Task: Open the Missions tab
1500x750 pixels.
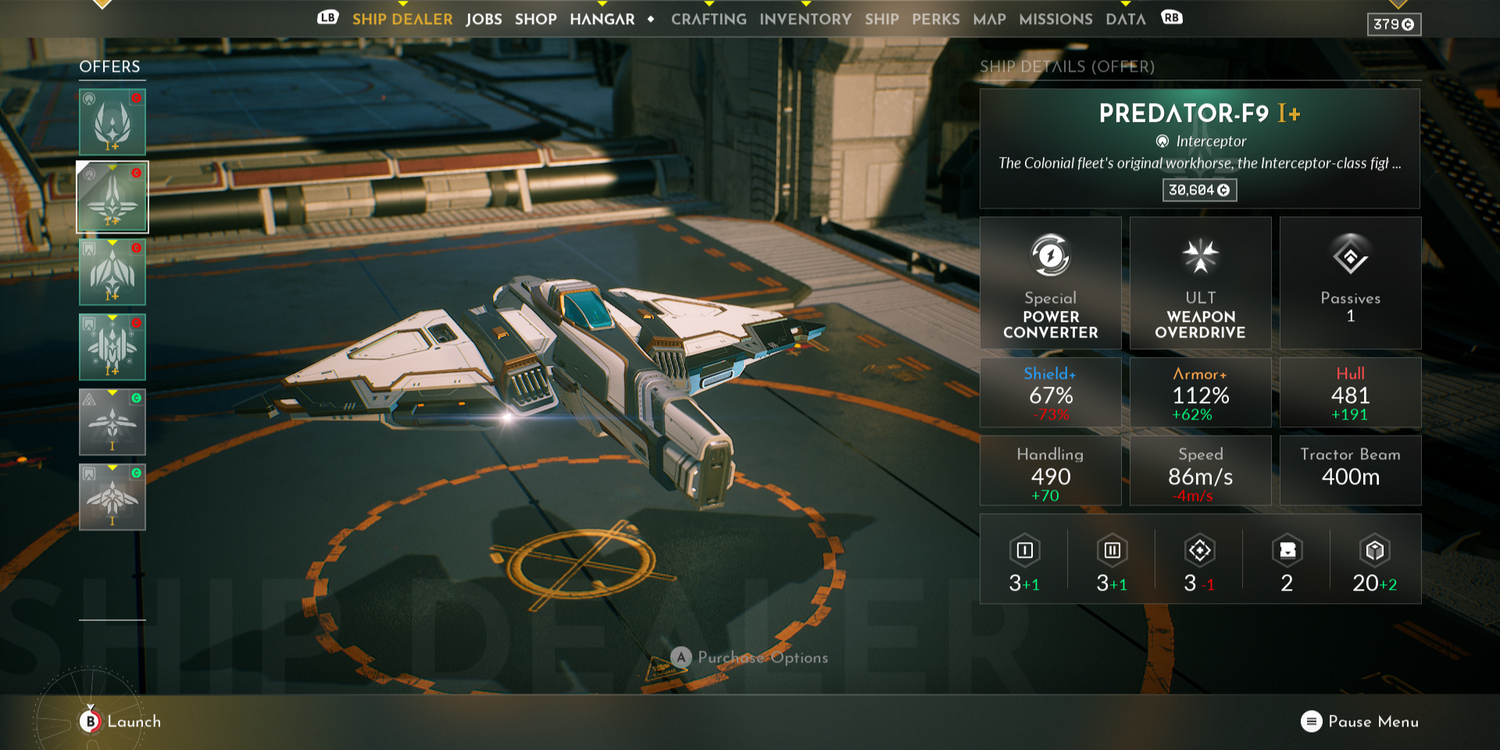Action: click(1055, 19)
